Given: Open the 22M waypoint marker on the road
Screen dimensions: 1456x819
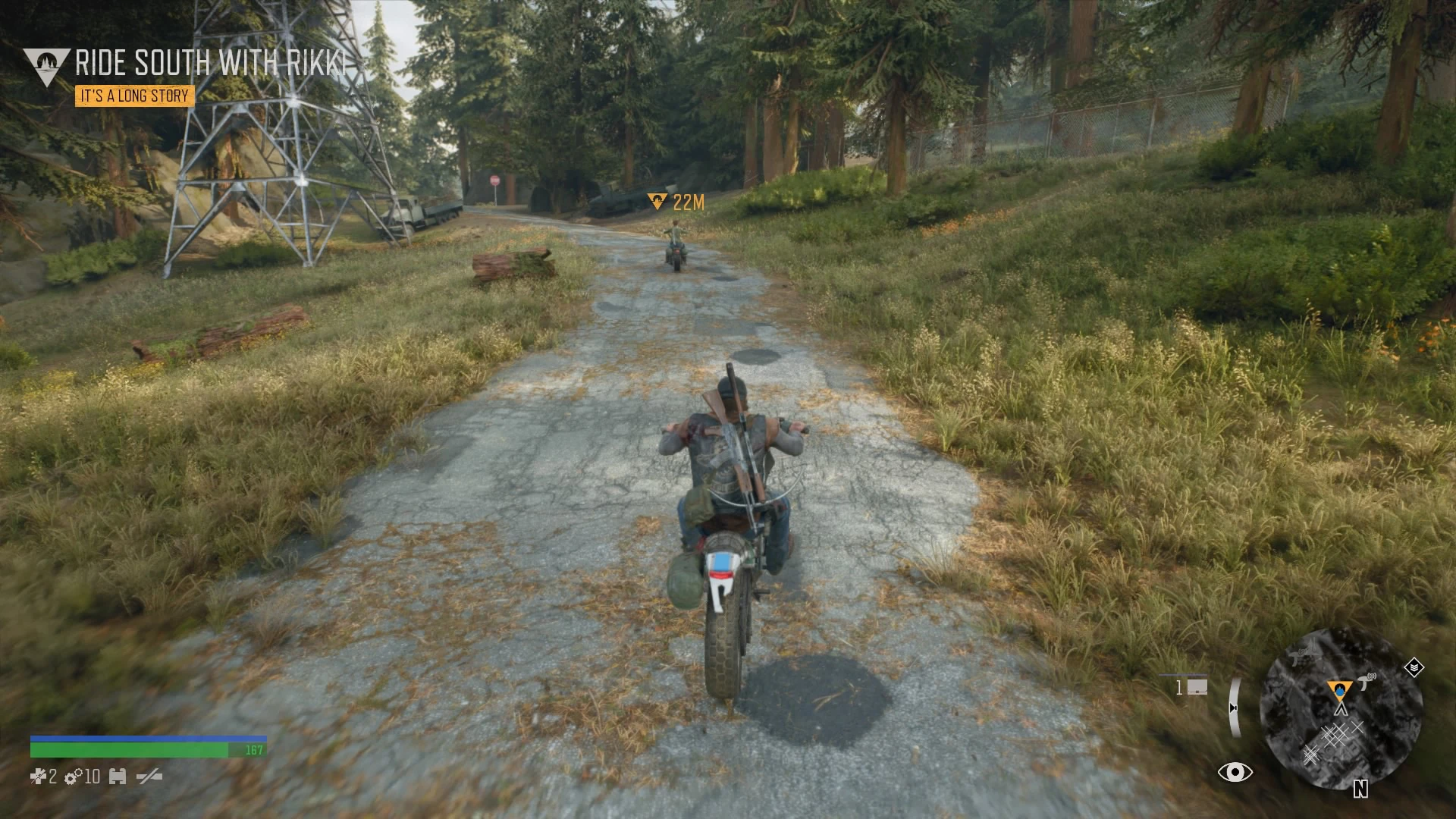Looking at the screenshot, I should point(657,201).
